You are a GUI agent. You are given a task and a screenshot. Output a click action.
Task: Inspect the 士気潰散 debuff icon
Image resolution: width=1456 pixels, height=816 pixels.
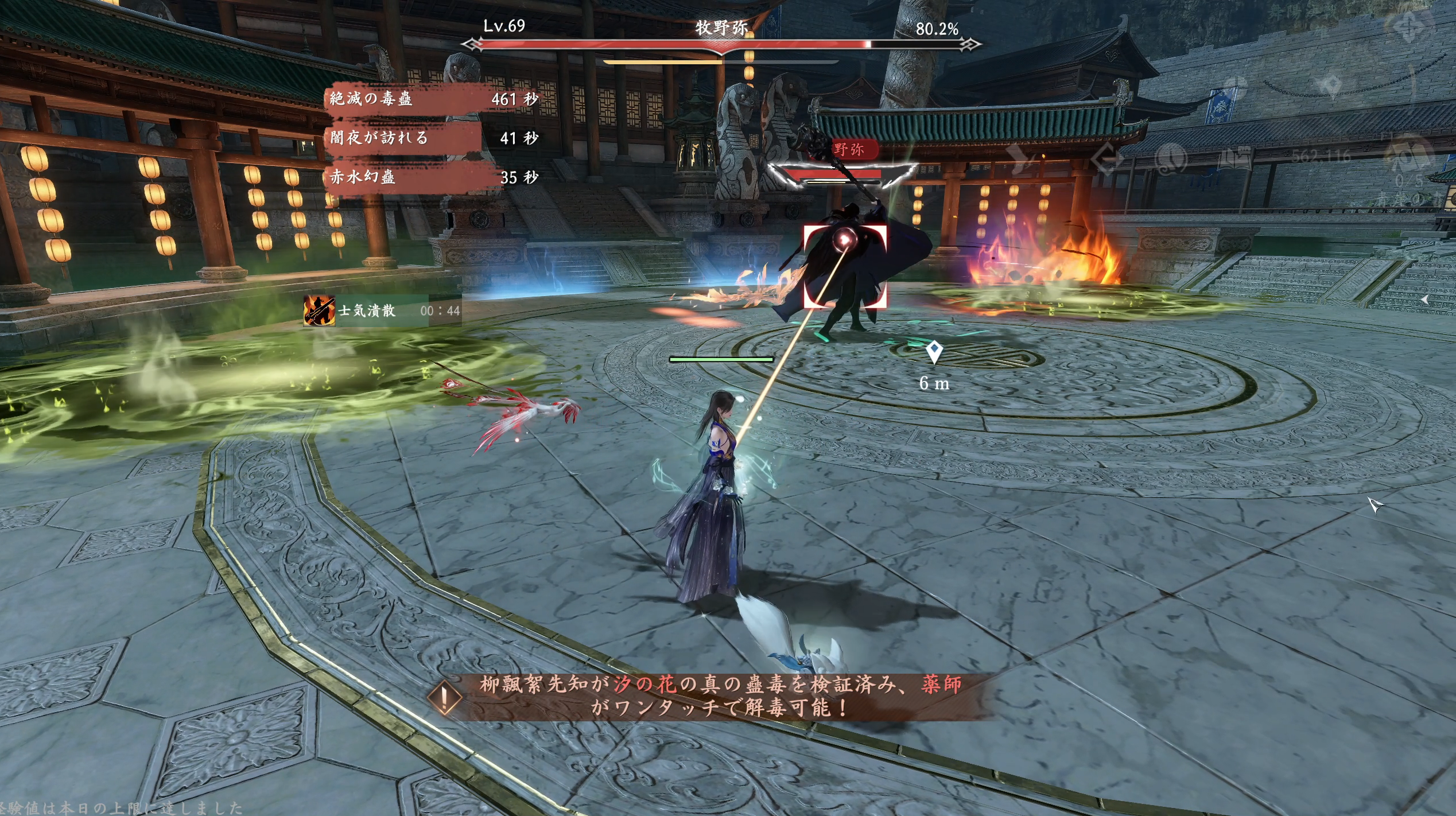[319, 310]
